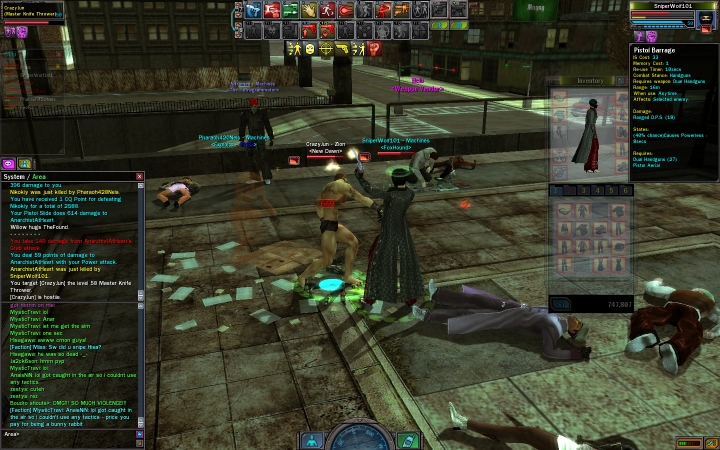Image resolution: width=720 pixels, height=450 pixels.
Task: Choose the yellow crosshair tactic icon
Action: 326,48
